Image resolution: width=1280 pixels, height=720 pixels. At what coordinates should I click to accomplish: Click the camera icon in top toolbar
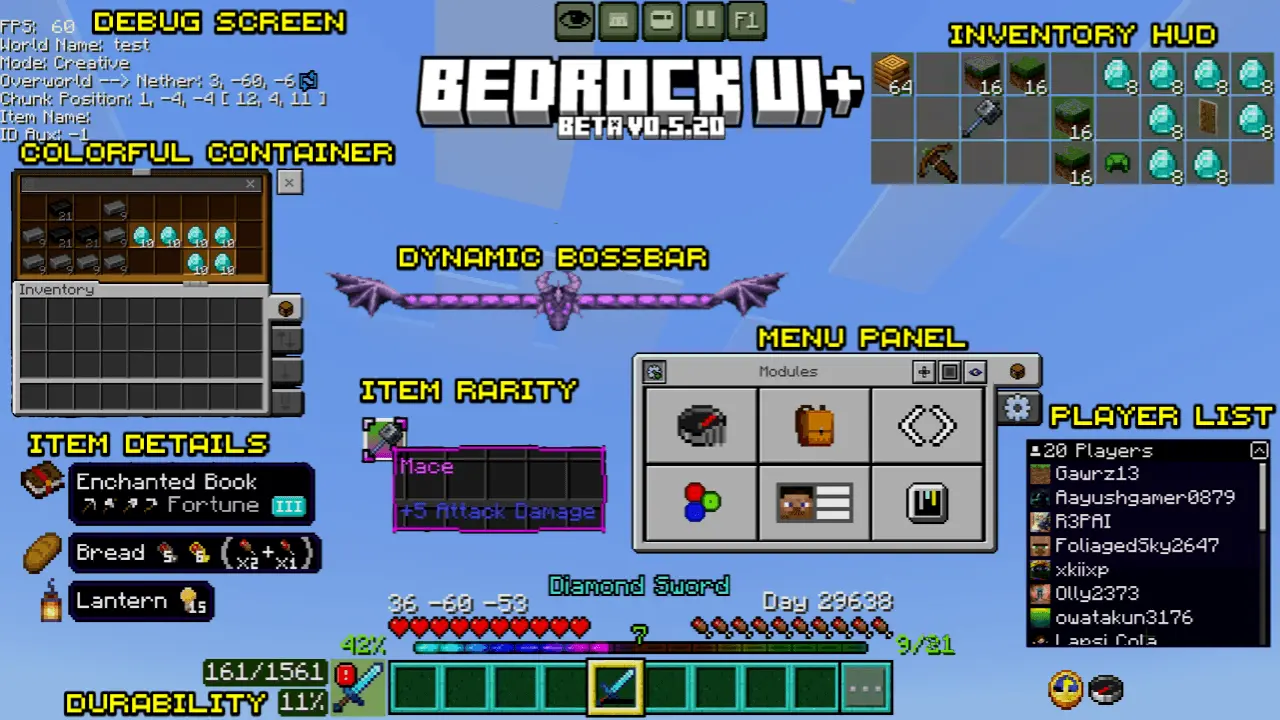coord(661,20)
